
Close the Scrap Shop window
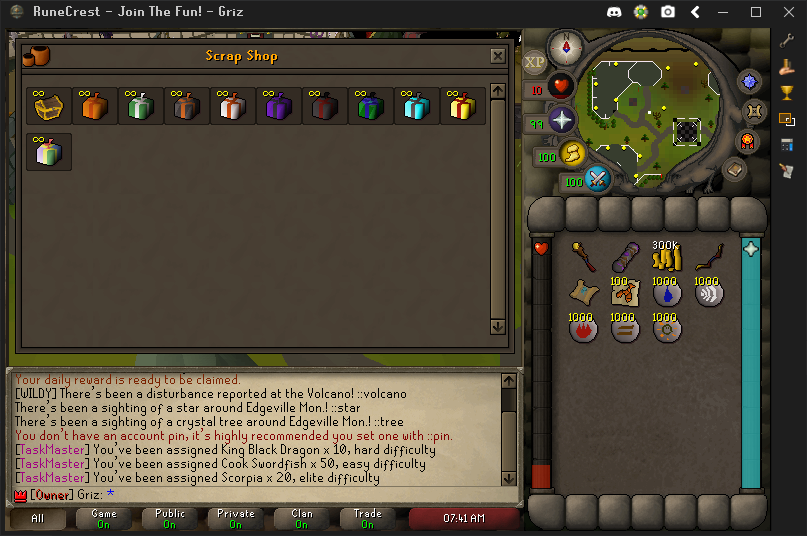click(497, 56)
